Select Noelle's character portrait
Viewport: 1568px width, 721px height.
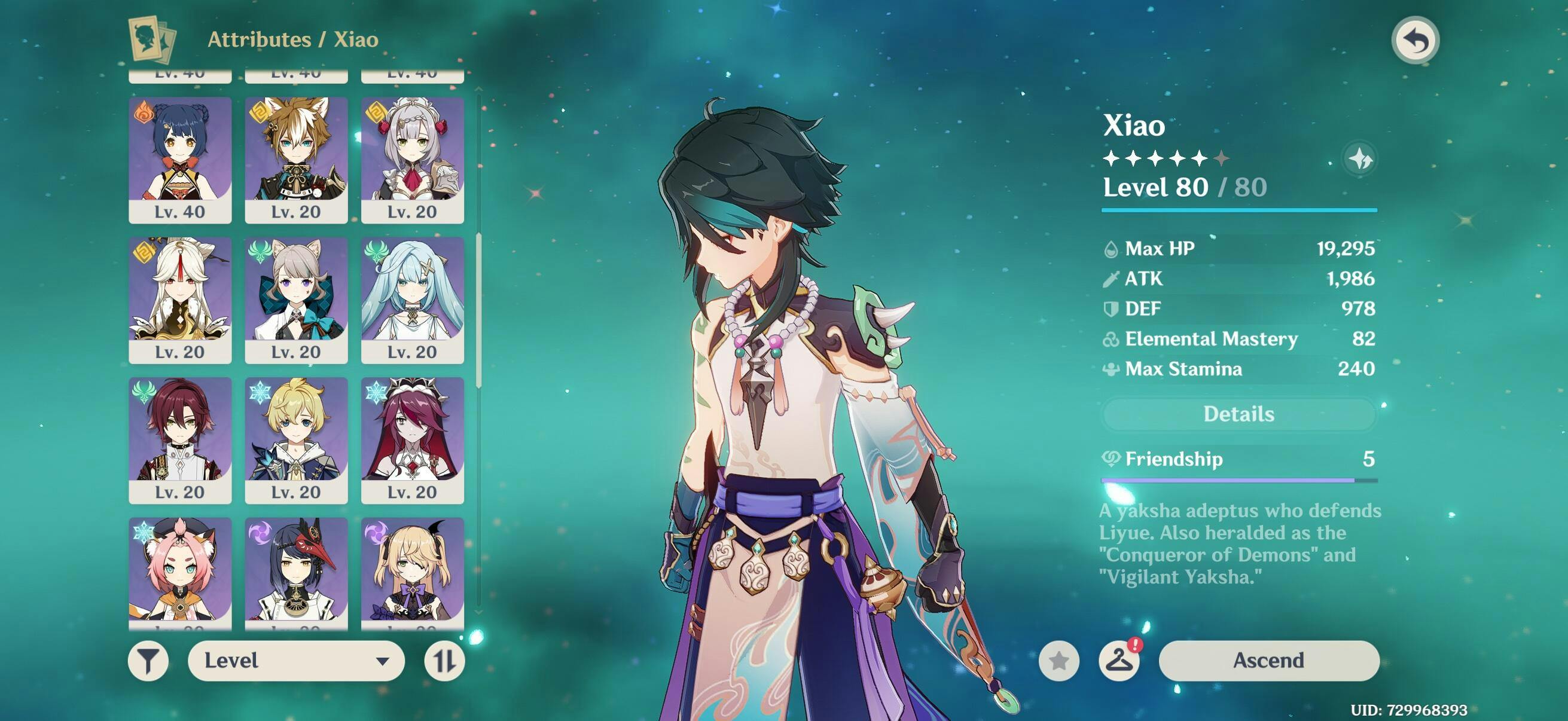[413, 160]
